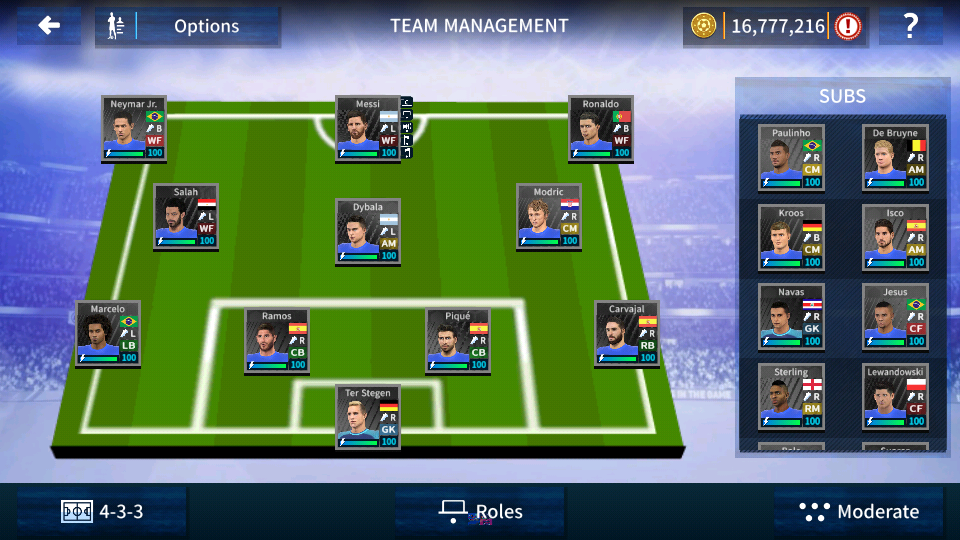This screenshot has width=960, height=540.
Task: Select the Messi player card
Action: pos(368,129)
